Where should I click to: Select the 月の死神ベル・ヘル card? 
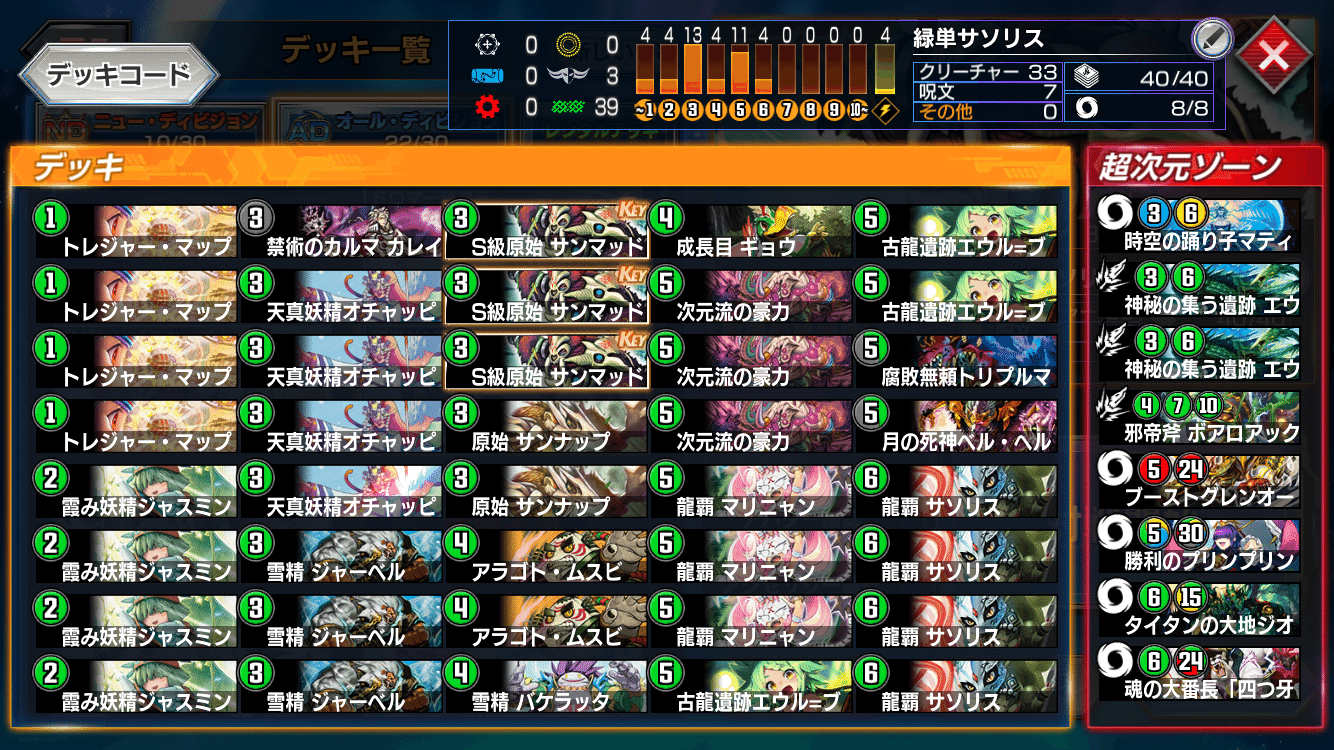click(x=957, y=427)
